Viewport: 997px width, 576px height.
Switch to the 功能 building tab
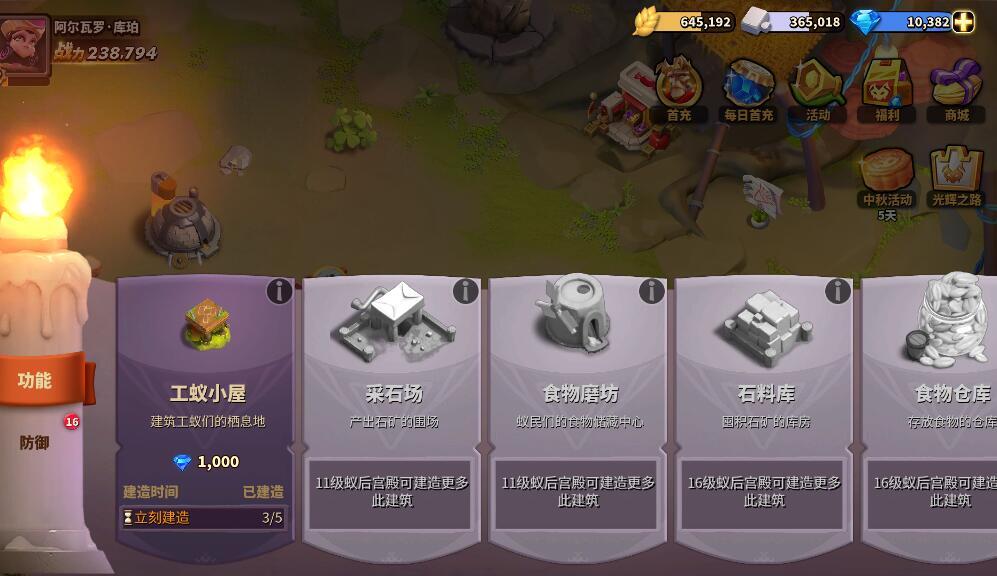tap(36, 380)
